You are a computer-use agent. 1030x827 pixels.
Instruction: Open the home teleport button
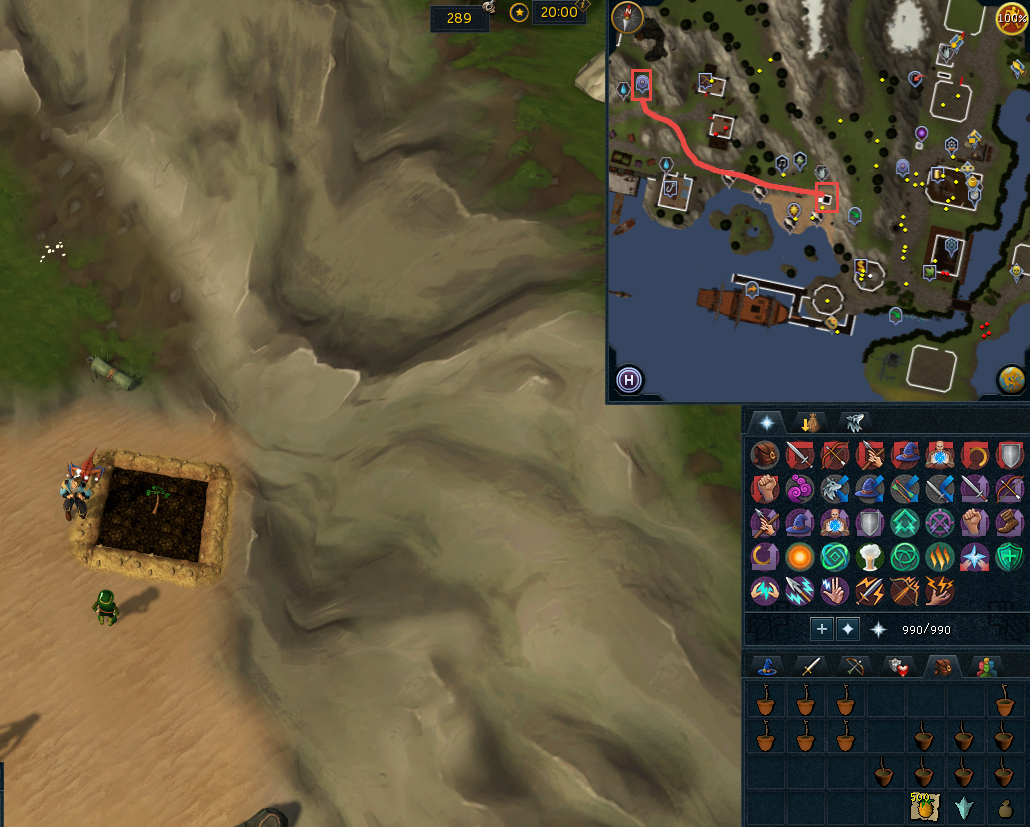[629, 380]
